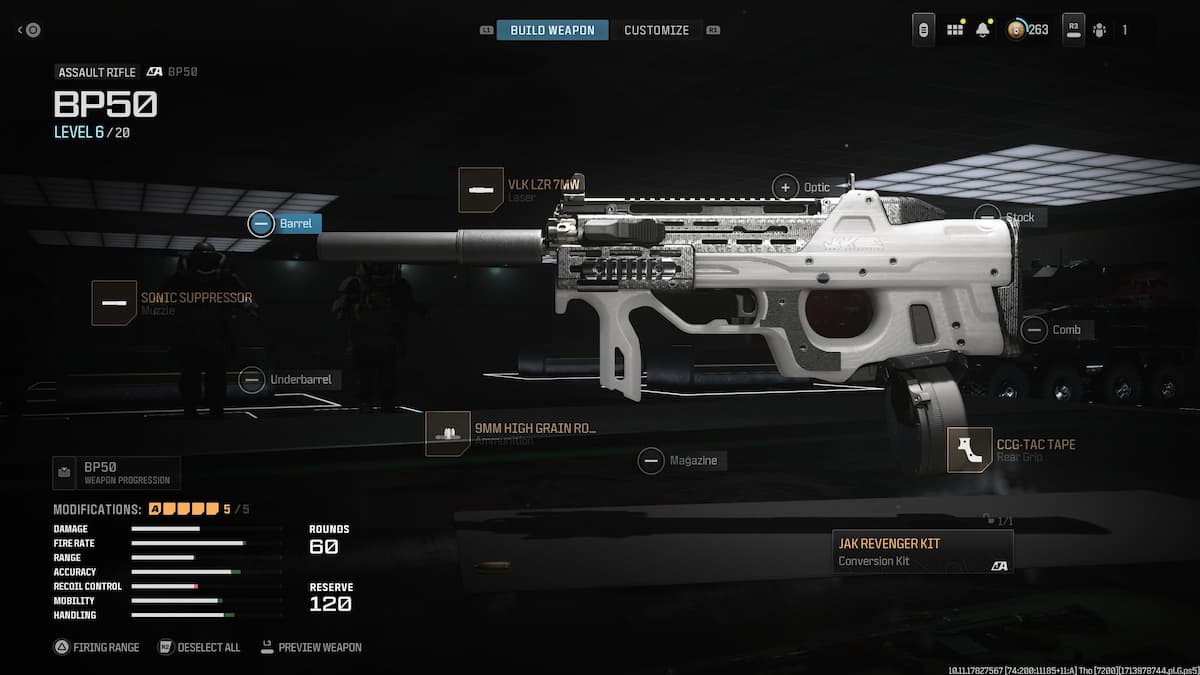Open the social party icon
Image resolution: width=1200 pixels, height=675 pixels.
tap(1100, 30)
